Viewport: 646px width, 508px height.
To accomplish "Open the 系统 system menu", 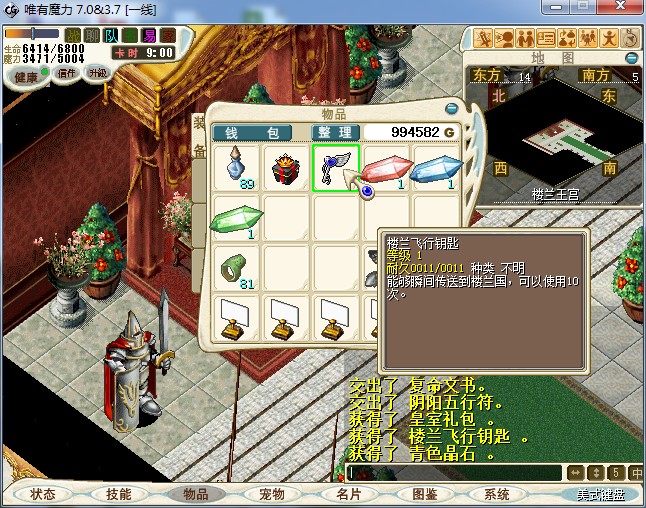I will click(497, 494).
